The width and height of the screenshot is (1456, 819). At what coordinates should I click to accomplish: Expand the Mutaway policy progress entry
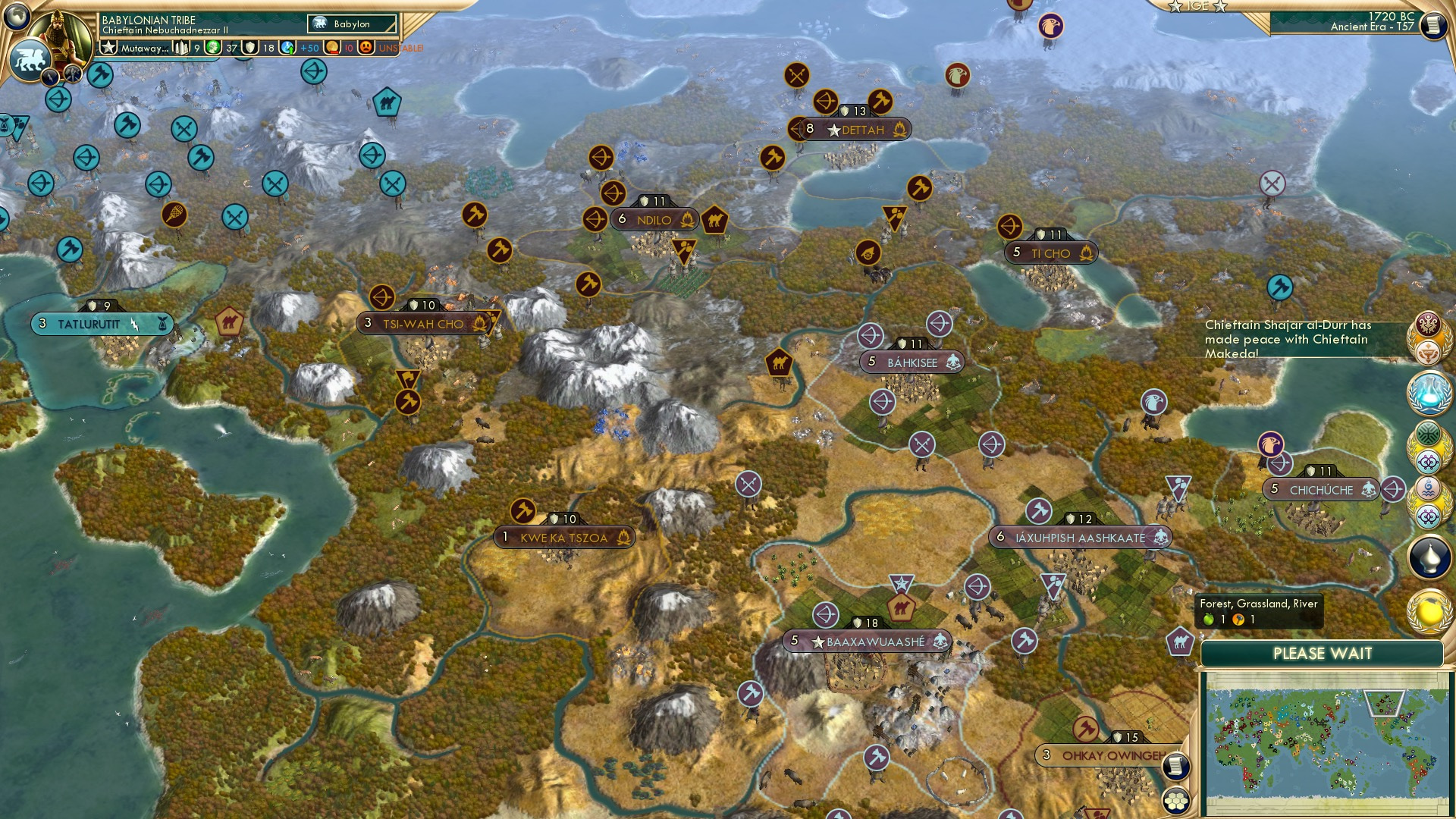pos(144,47)
